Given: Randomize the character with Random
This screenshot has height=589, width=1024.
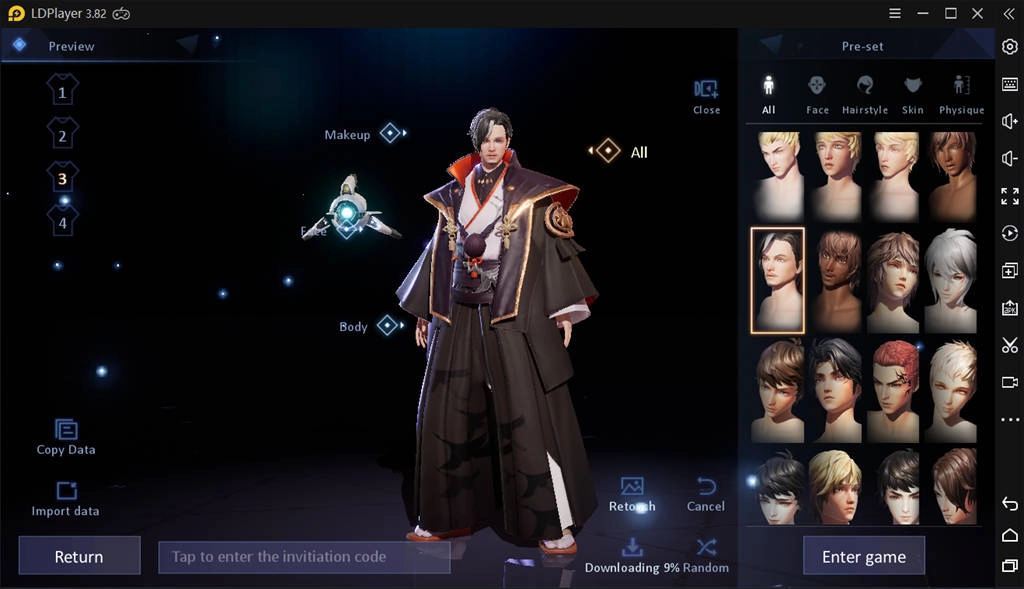Looking at the screenshot, I should pyautogui.click(x=706, y=554).
